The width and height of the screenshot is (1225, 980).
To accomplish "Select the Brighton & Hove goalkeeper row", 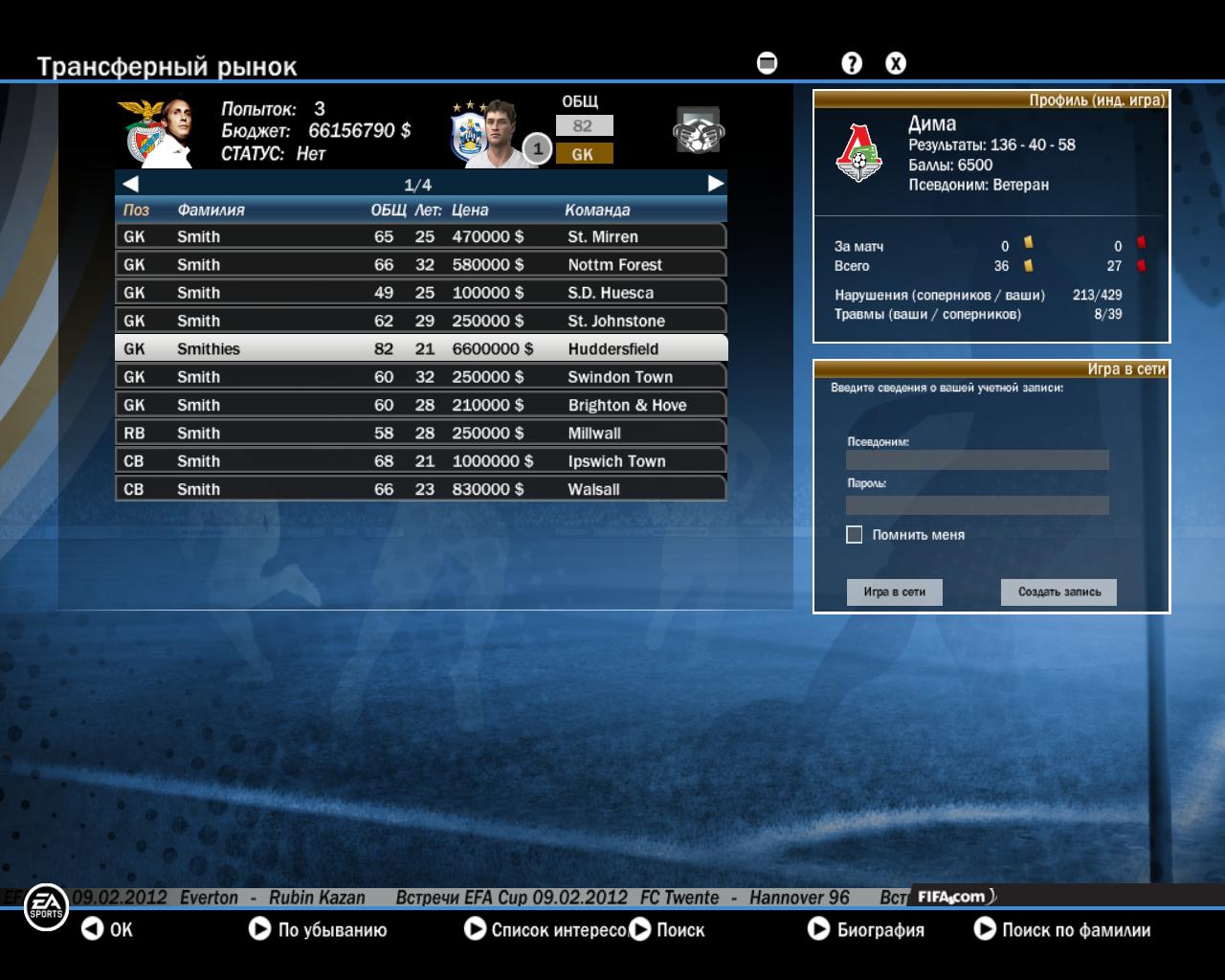I will (420, 405).
